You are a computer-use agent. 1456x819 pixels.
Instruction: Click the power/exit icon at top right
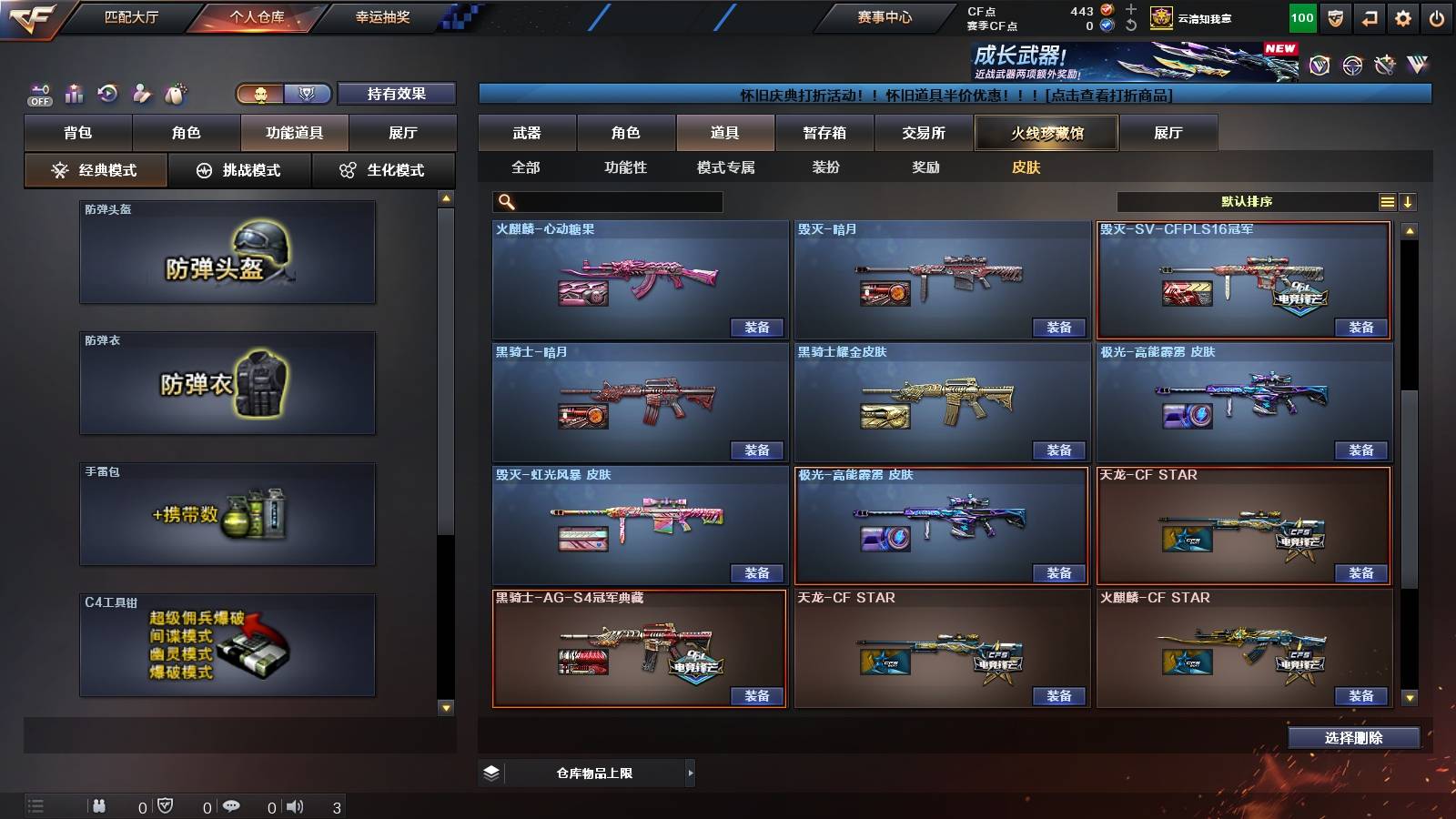[1436, 16]
